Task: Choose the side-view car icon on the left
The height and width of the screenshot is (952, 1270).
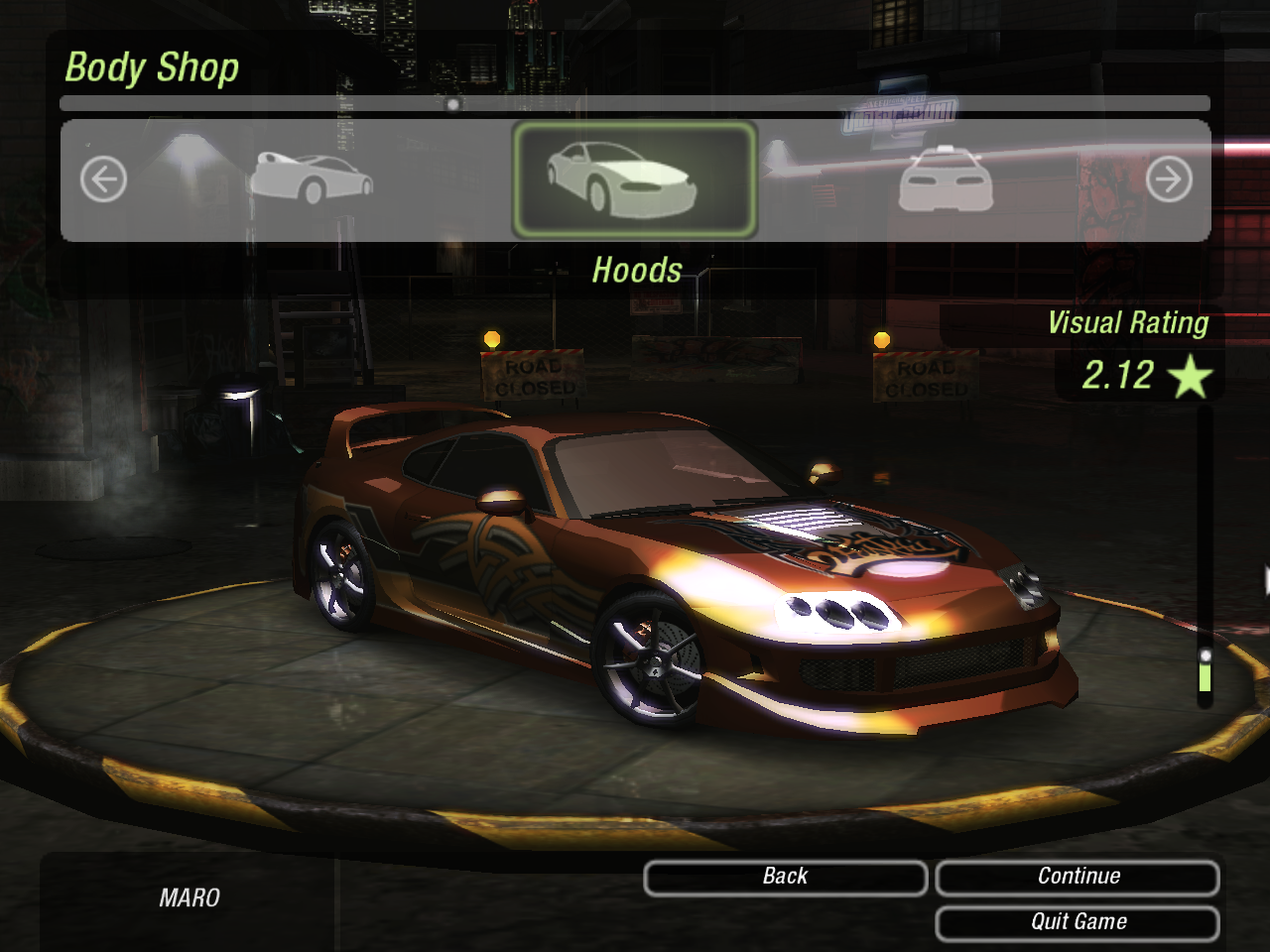Action: pyautogui.click(x=311, y=178)
